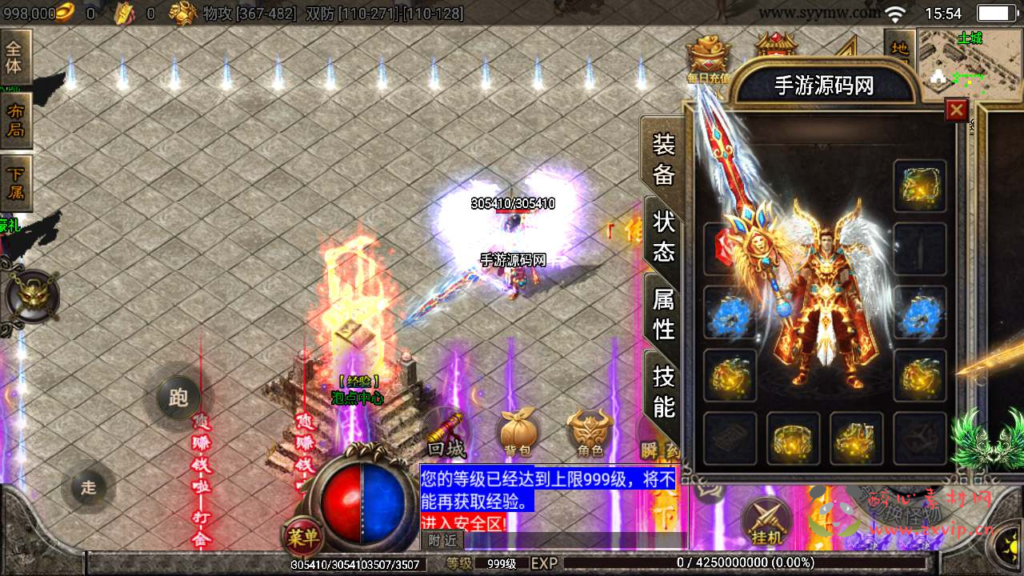The image size is (1024, 576).
Task: Open the 状态 status tab
Action: (664, 236)
